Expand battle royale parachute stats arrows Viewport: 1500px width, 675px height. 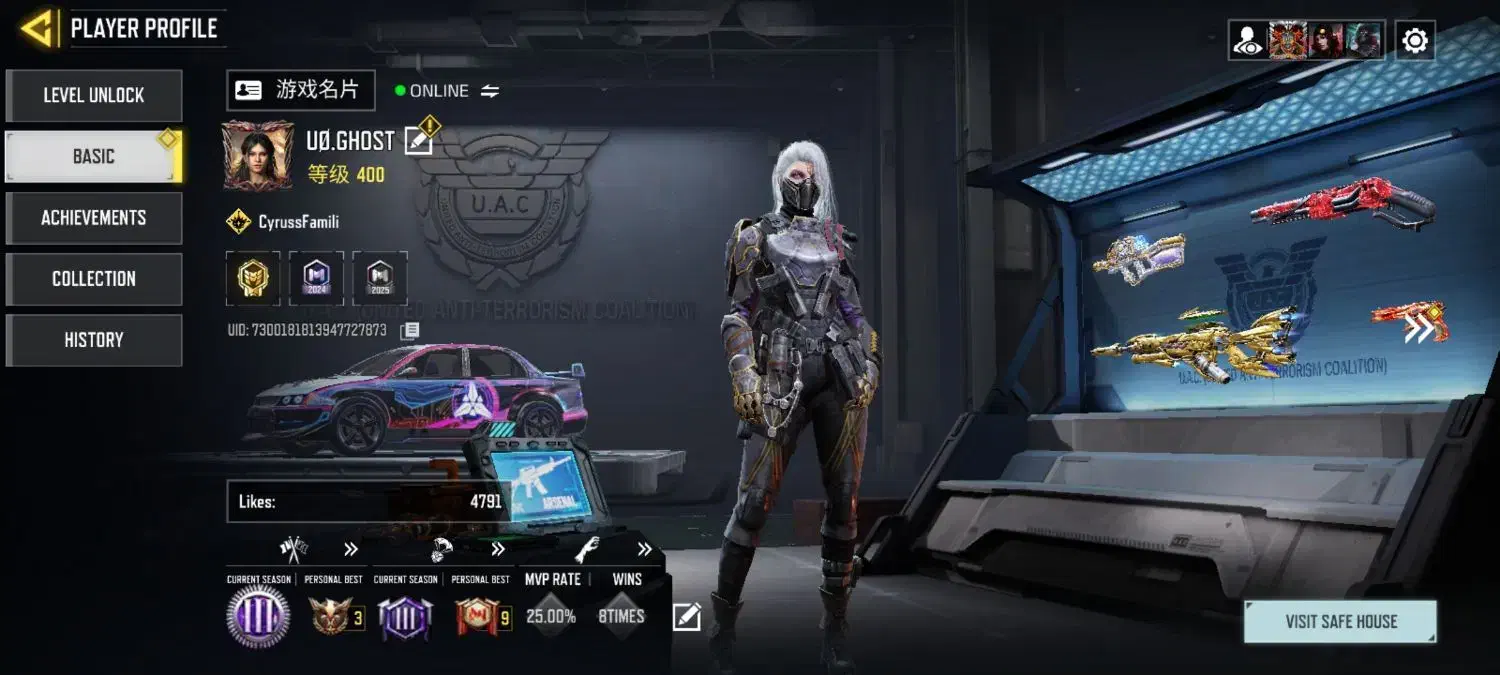coord(498,549)
